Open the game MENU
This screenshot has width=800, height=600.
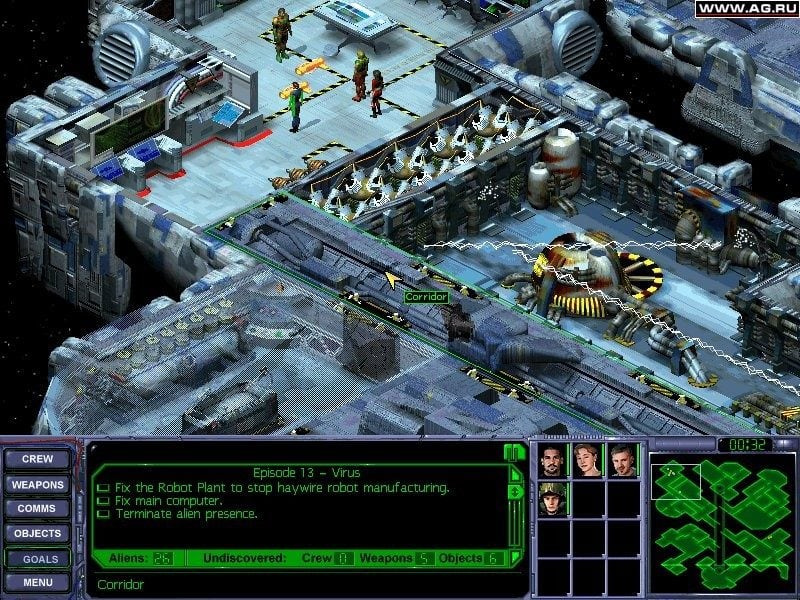tap(38, 582)
